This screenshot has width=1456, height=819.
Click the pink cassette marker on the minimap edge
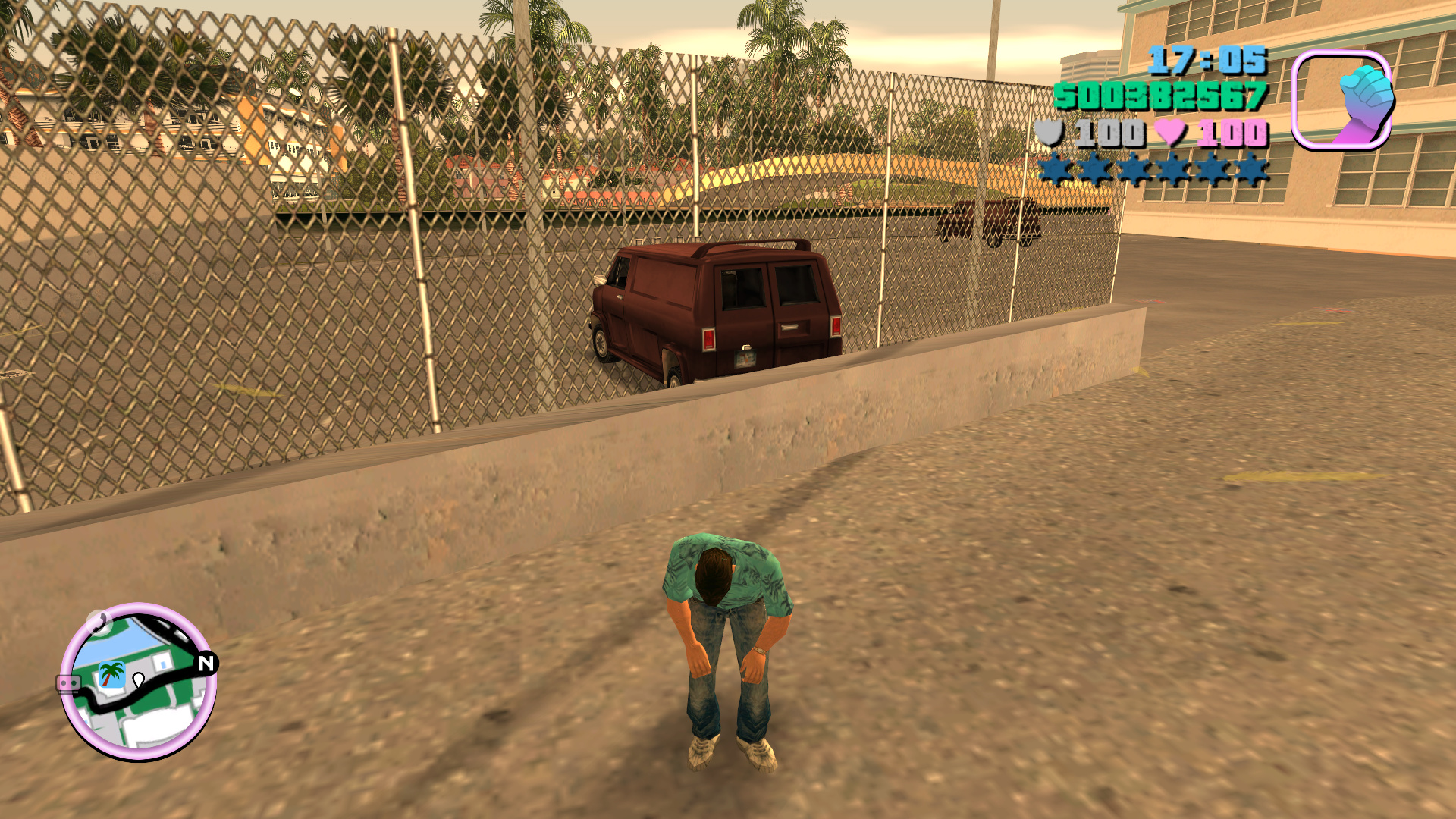68,683
